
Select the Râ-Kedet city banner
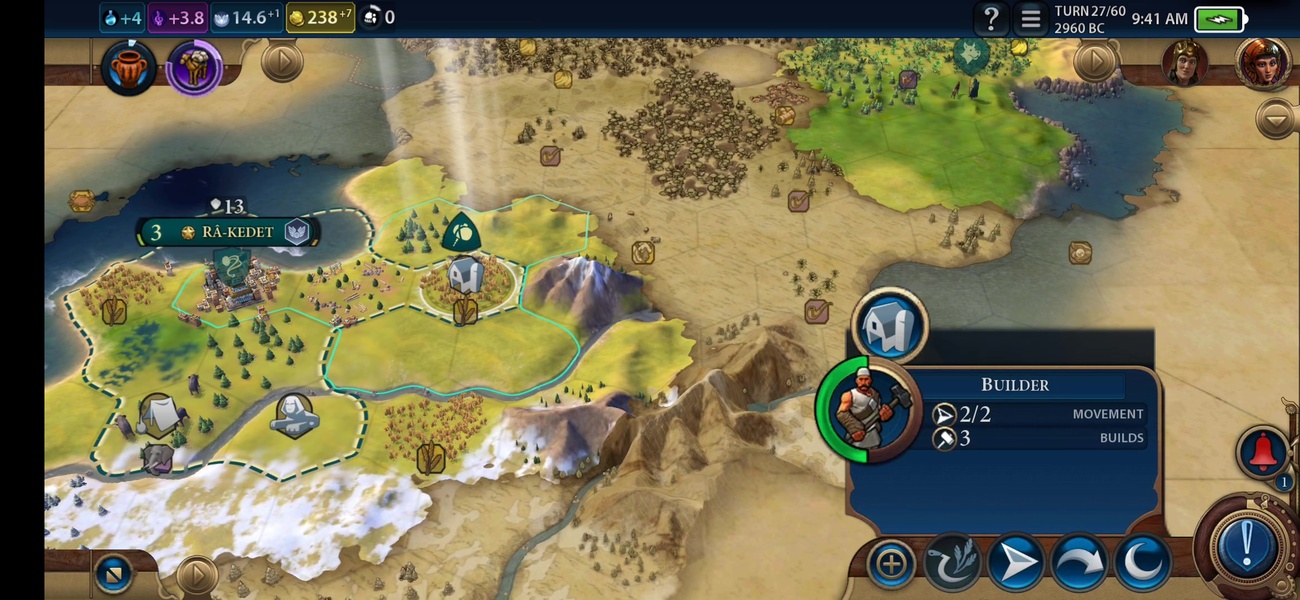(230, 232)
